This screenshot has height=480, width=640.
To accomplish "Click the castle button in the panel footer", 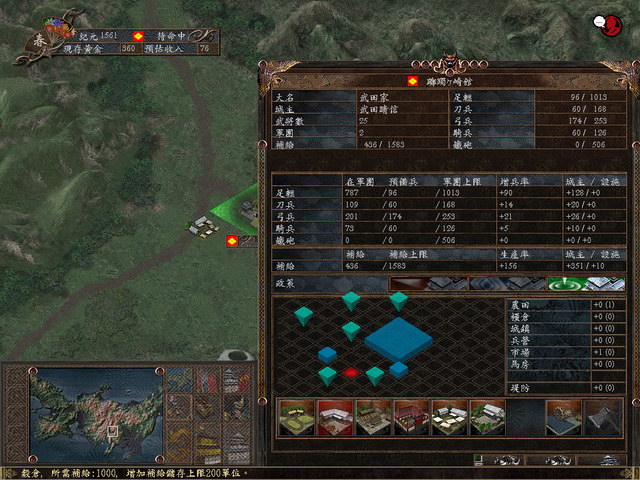I will tap(608, 460).
